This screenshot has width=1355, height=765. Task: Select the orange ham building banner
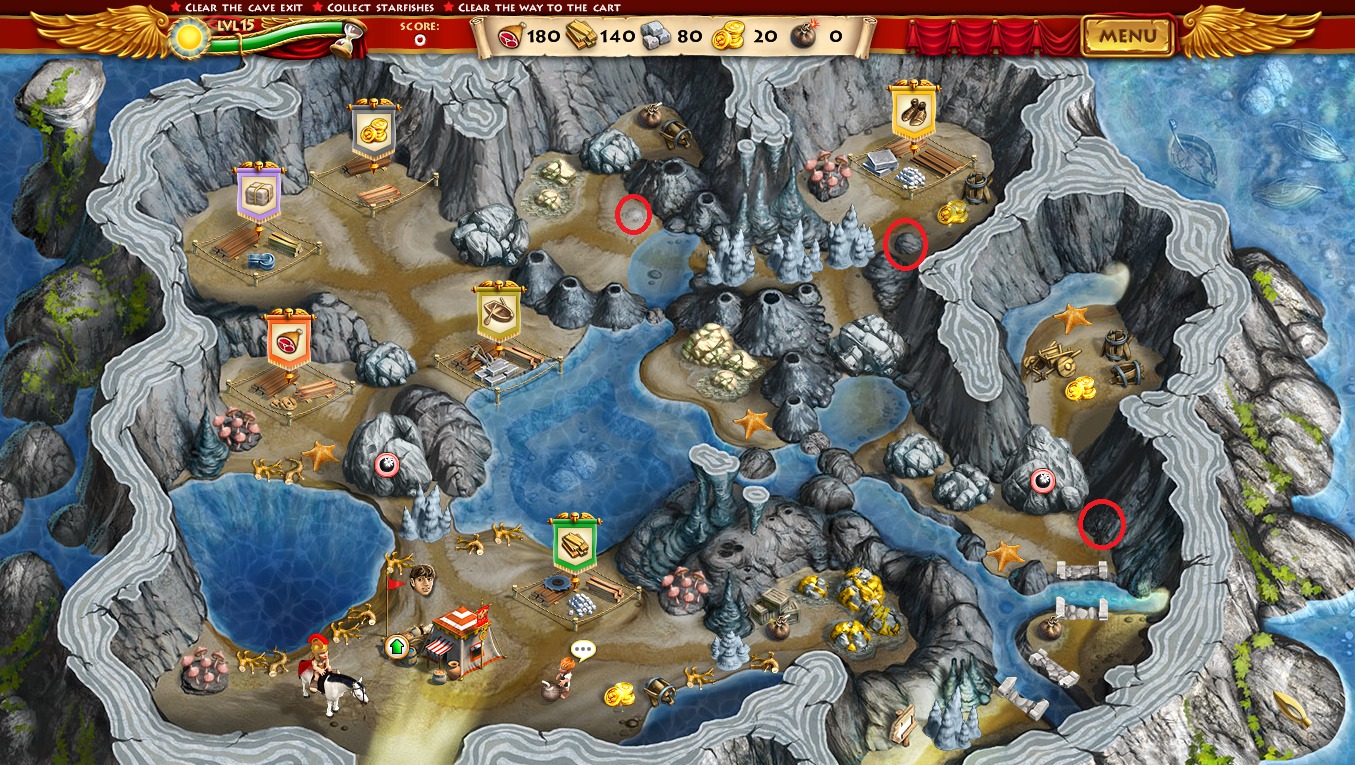point(288,340)
